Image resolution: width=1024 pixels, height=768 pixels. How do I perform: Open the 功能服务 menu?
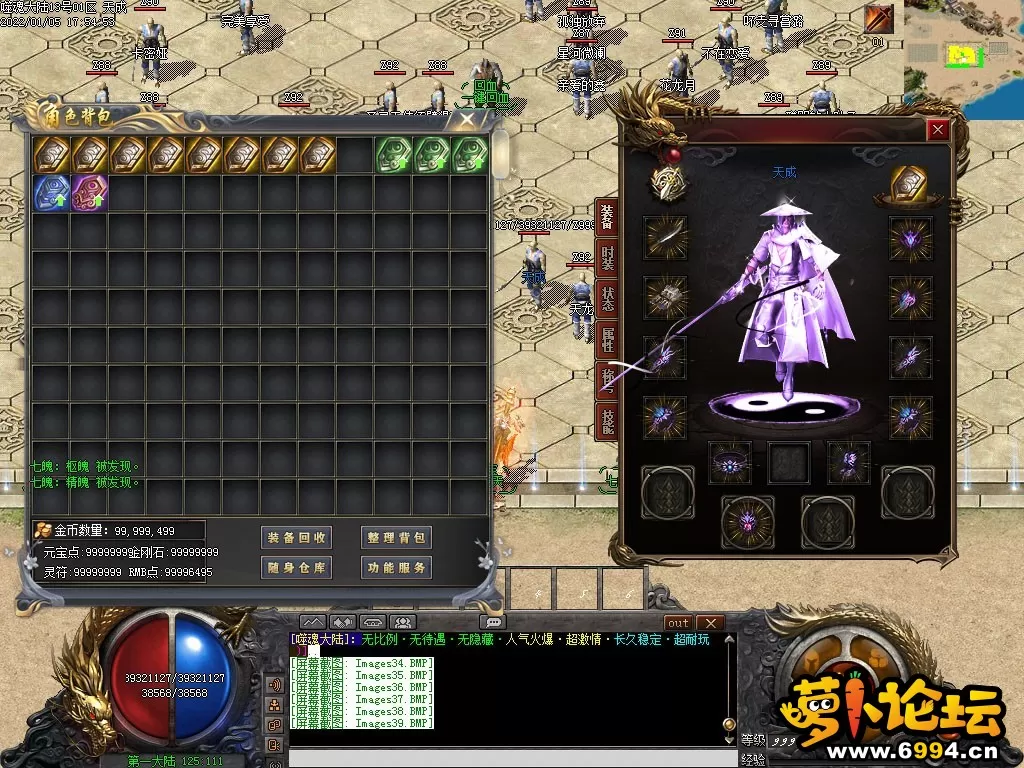(x=396, y=568)
